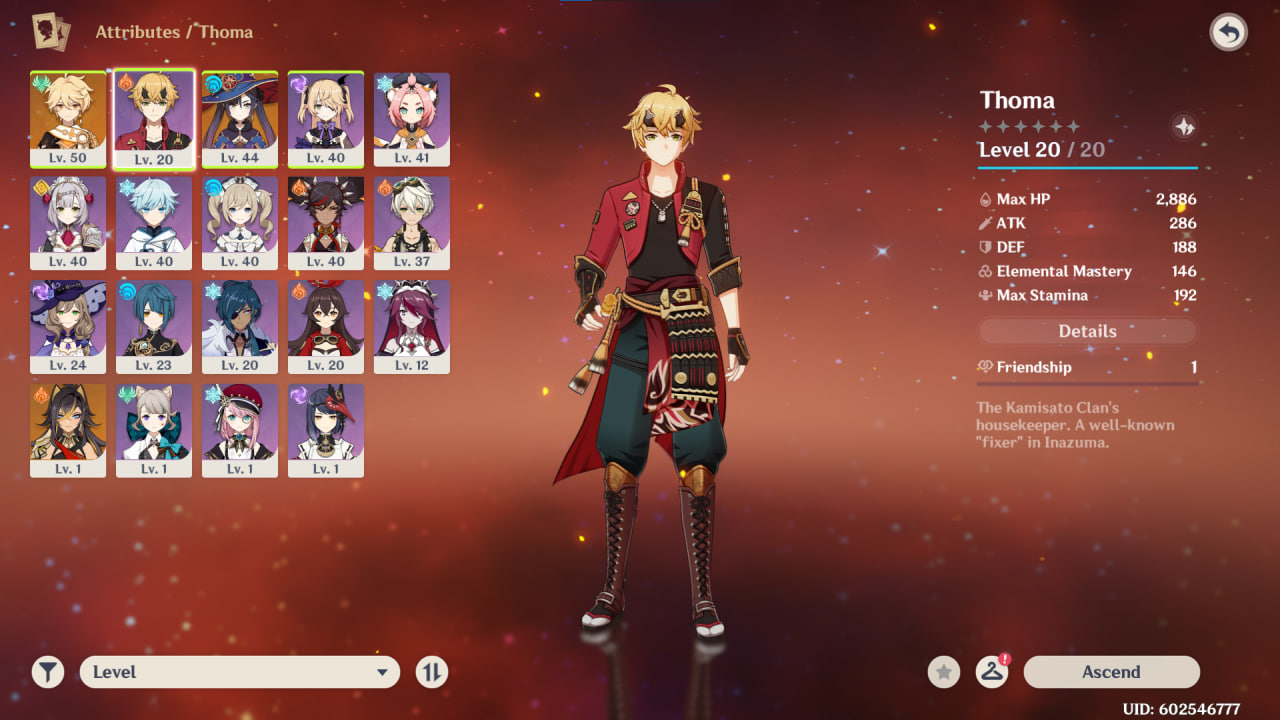The width and height of the screenshot is (1280, 720).
Task: Select Rosaria's Lv. 12 portrait
Action: pos(412,326)
